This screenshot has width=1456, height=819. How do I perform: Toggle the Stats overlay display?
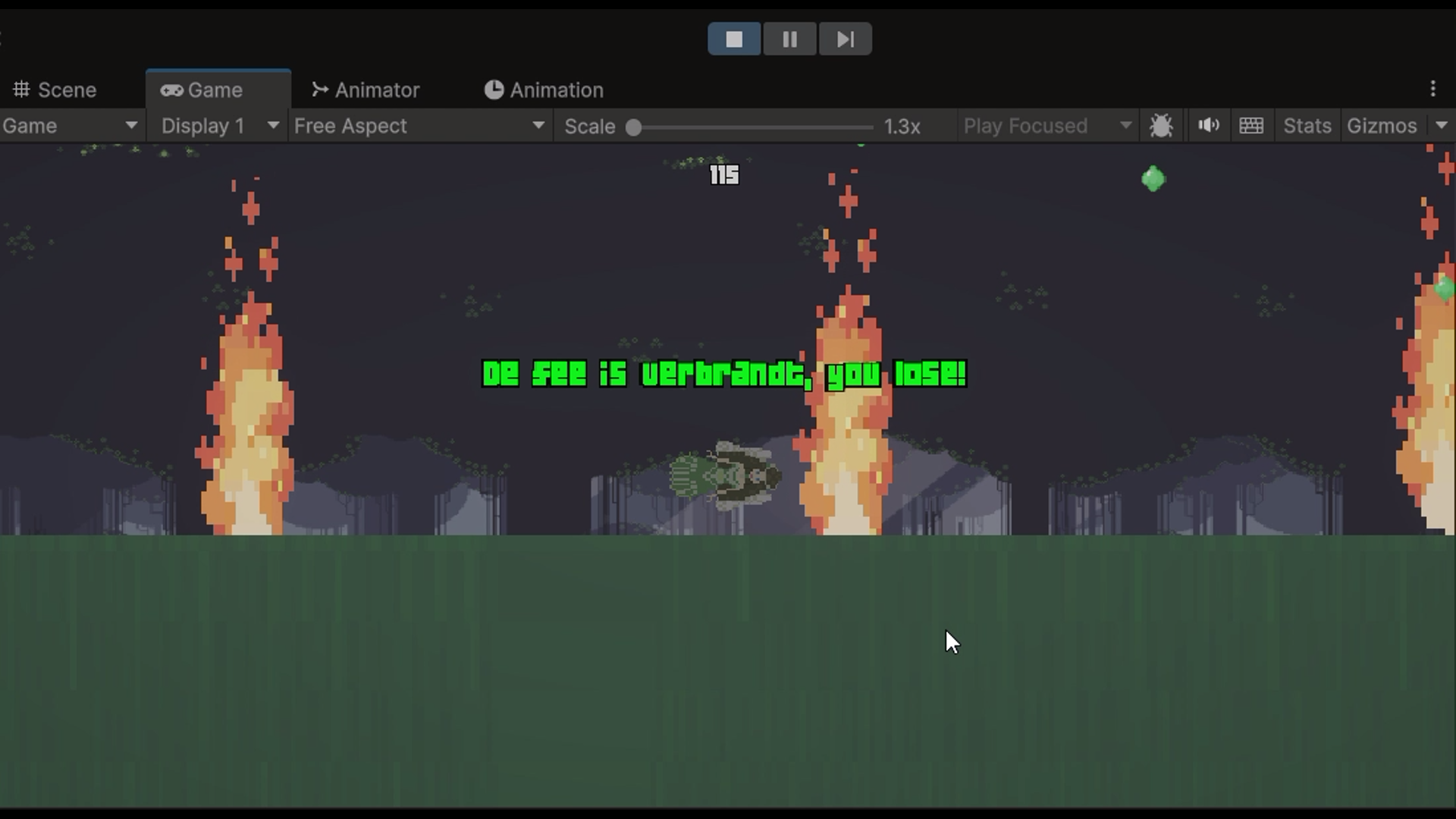[x=1306, y=126]
